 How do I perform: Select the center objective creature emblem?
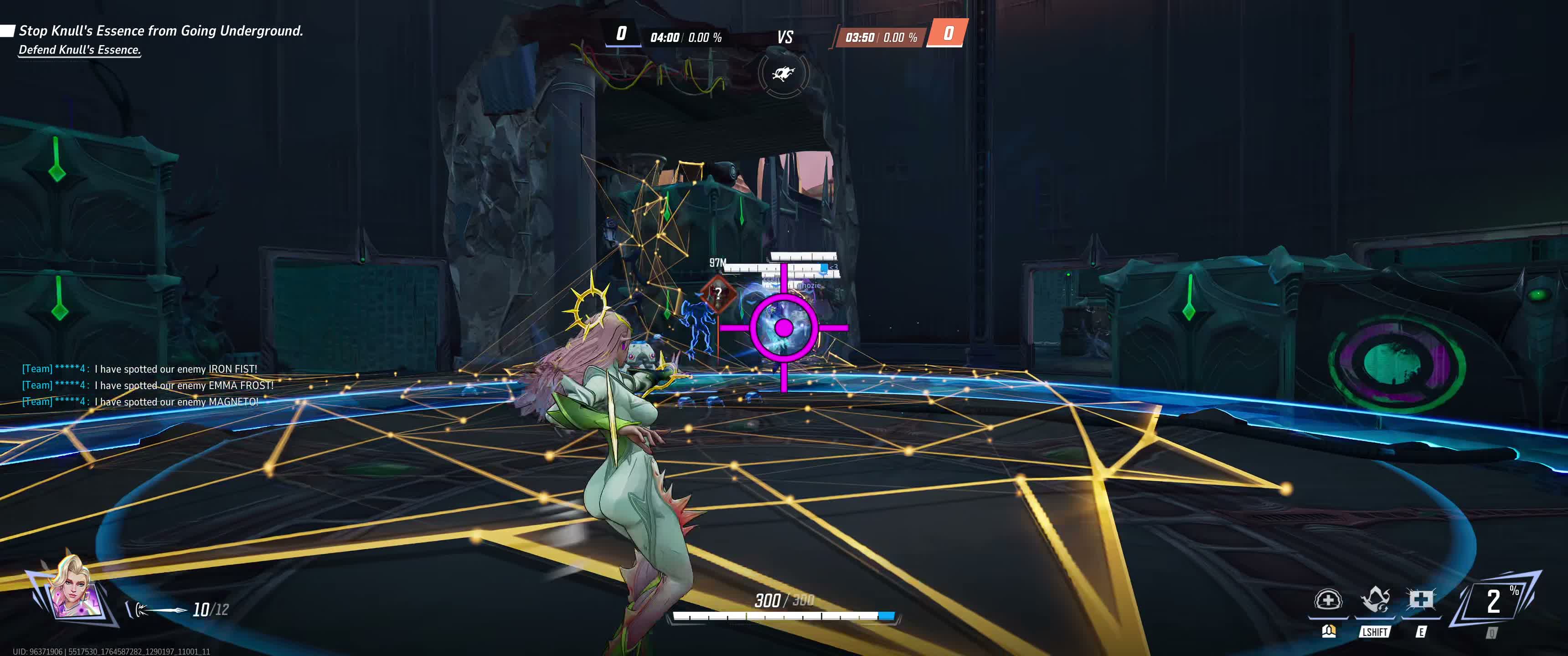point(784,74)
